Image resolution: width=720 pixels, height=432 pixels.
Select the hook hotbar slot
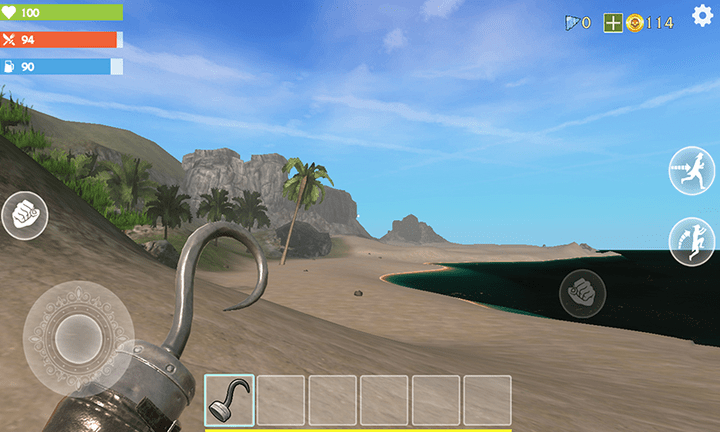230,400
